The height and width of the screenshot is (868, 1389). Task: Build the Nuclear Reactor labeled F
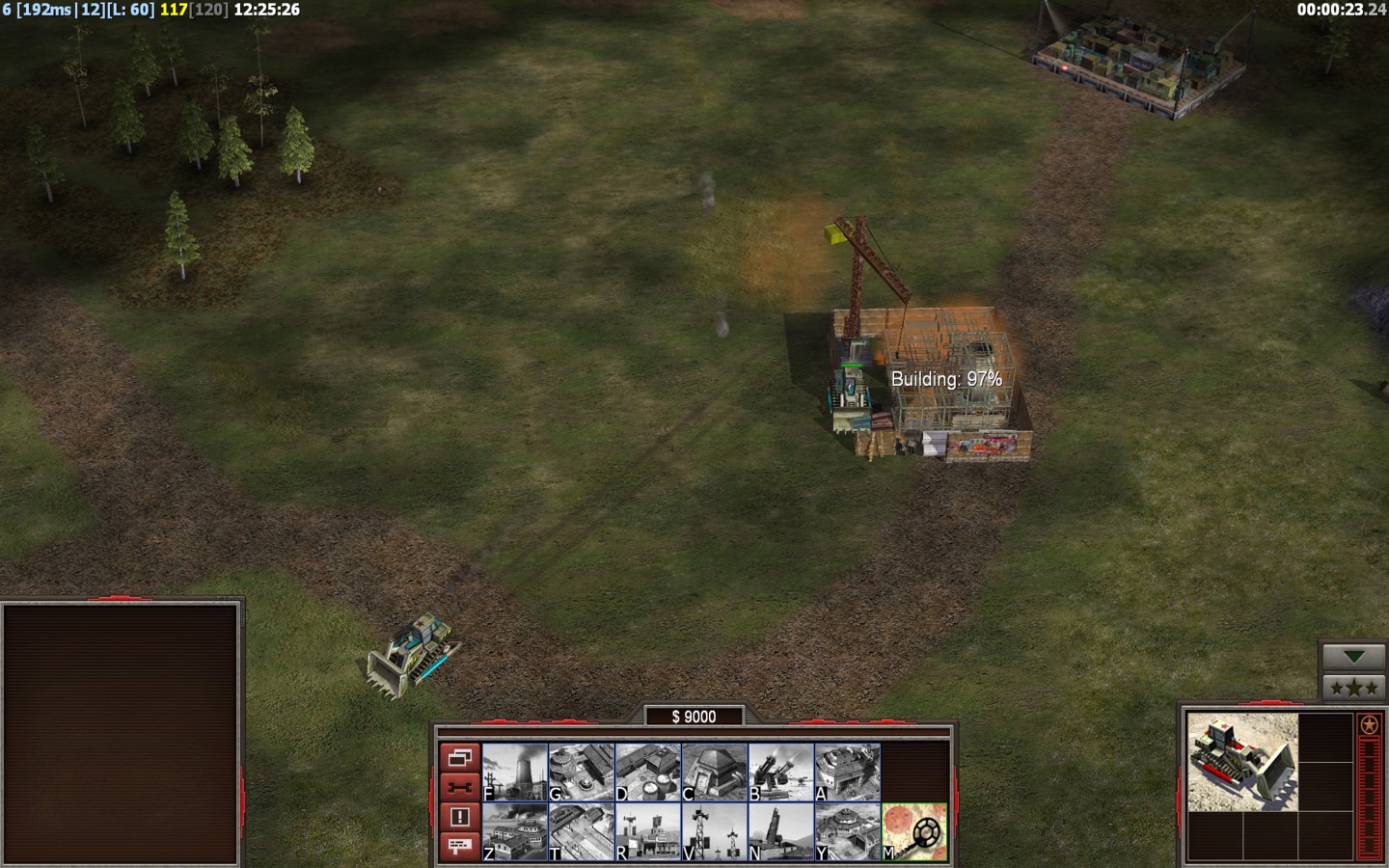(x=515, y=773)
